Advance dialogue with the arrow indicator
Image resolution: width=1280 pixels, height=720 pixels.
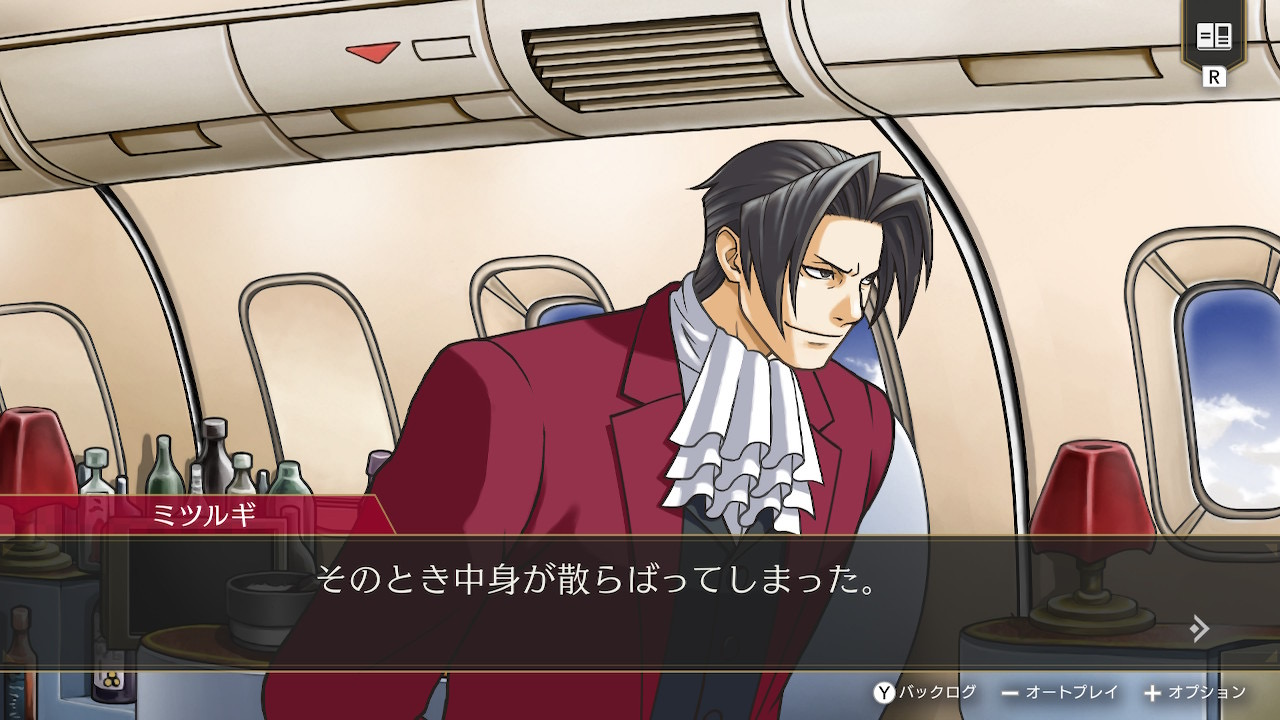[x=1200, y=628]
